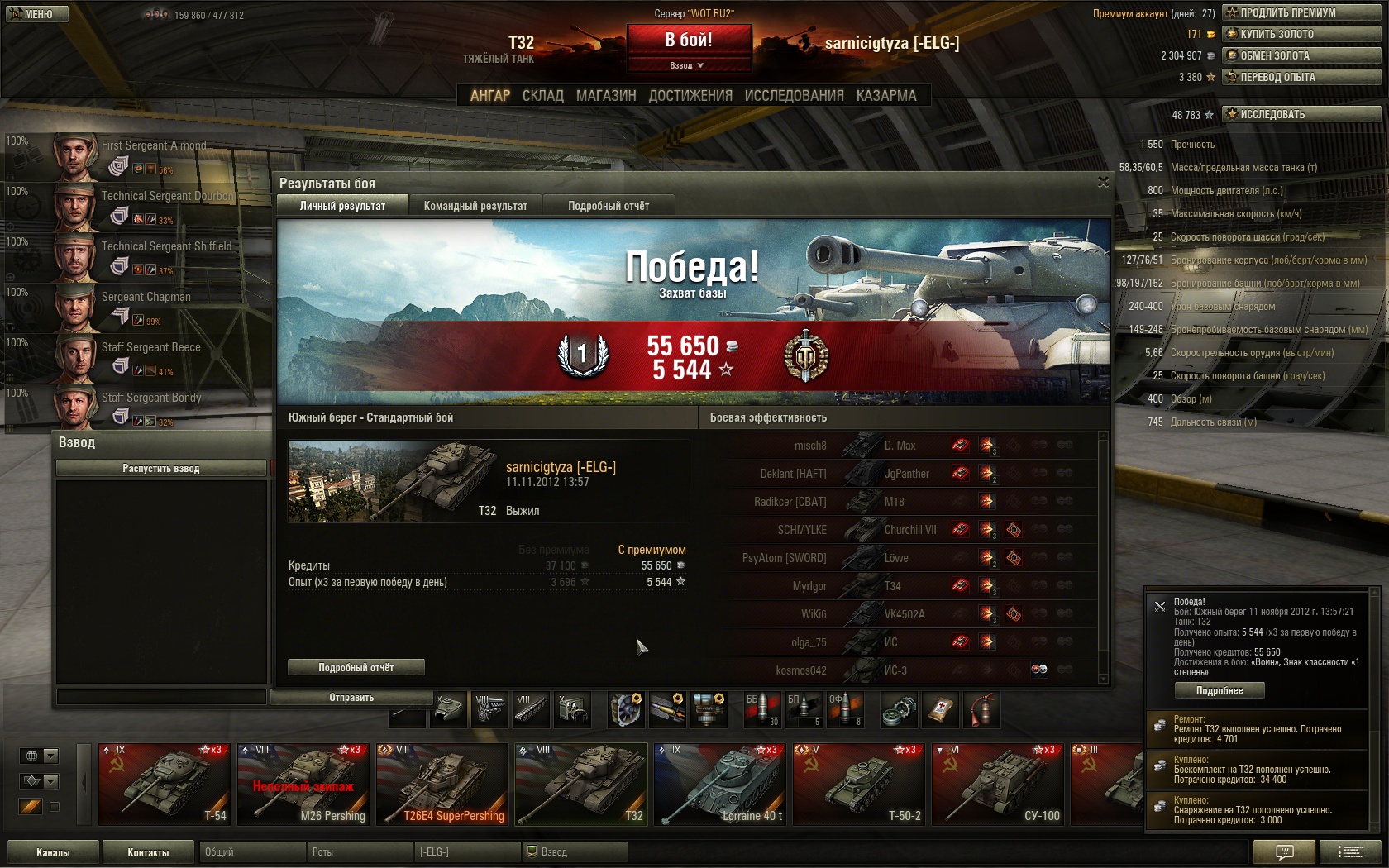Viewport: 1389px width, 868px height.
Task: Start battle with the В бой! button
Action: pos(689,40)
